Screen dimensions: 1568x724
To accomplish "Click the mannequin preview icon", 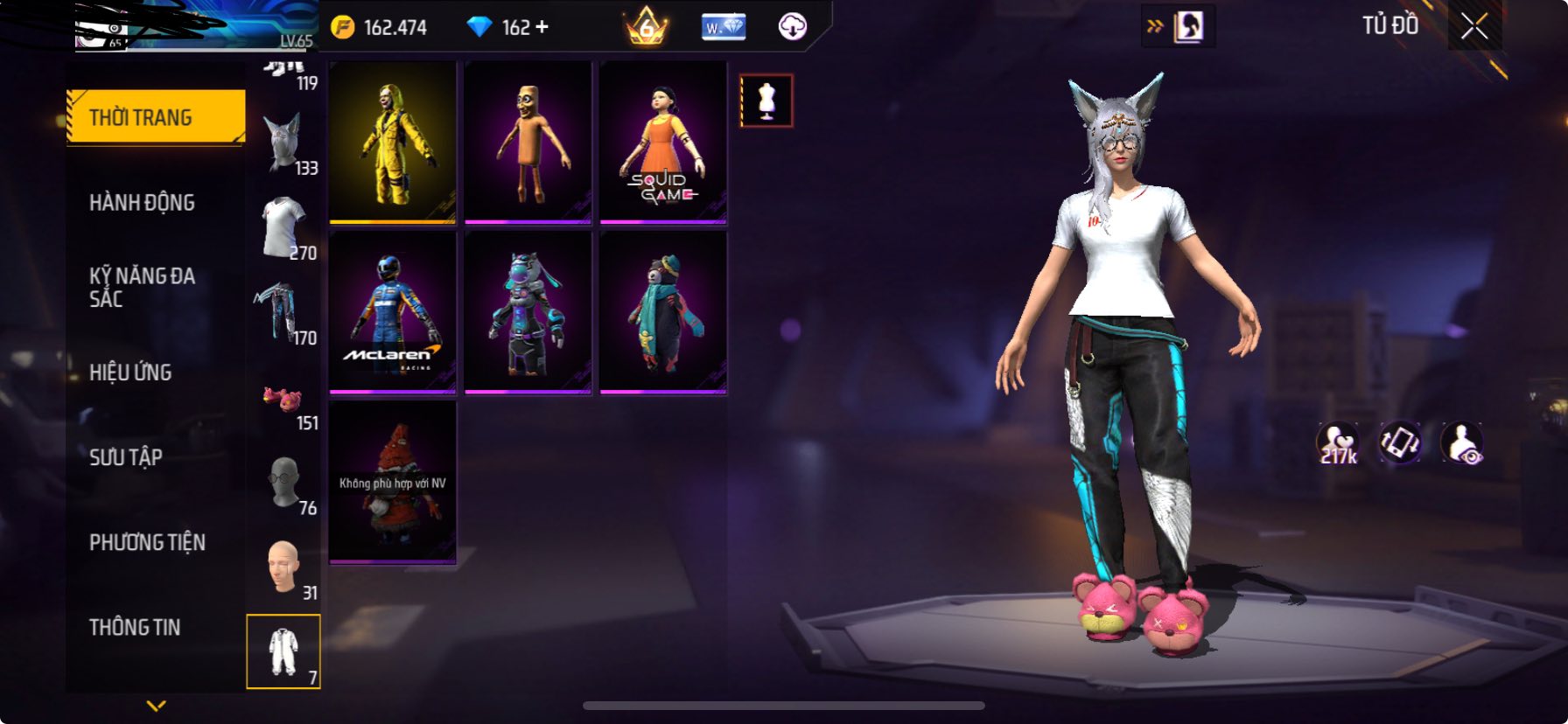I will (766, 101).
